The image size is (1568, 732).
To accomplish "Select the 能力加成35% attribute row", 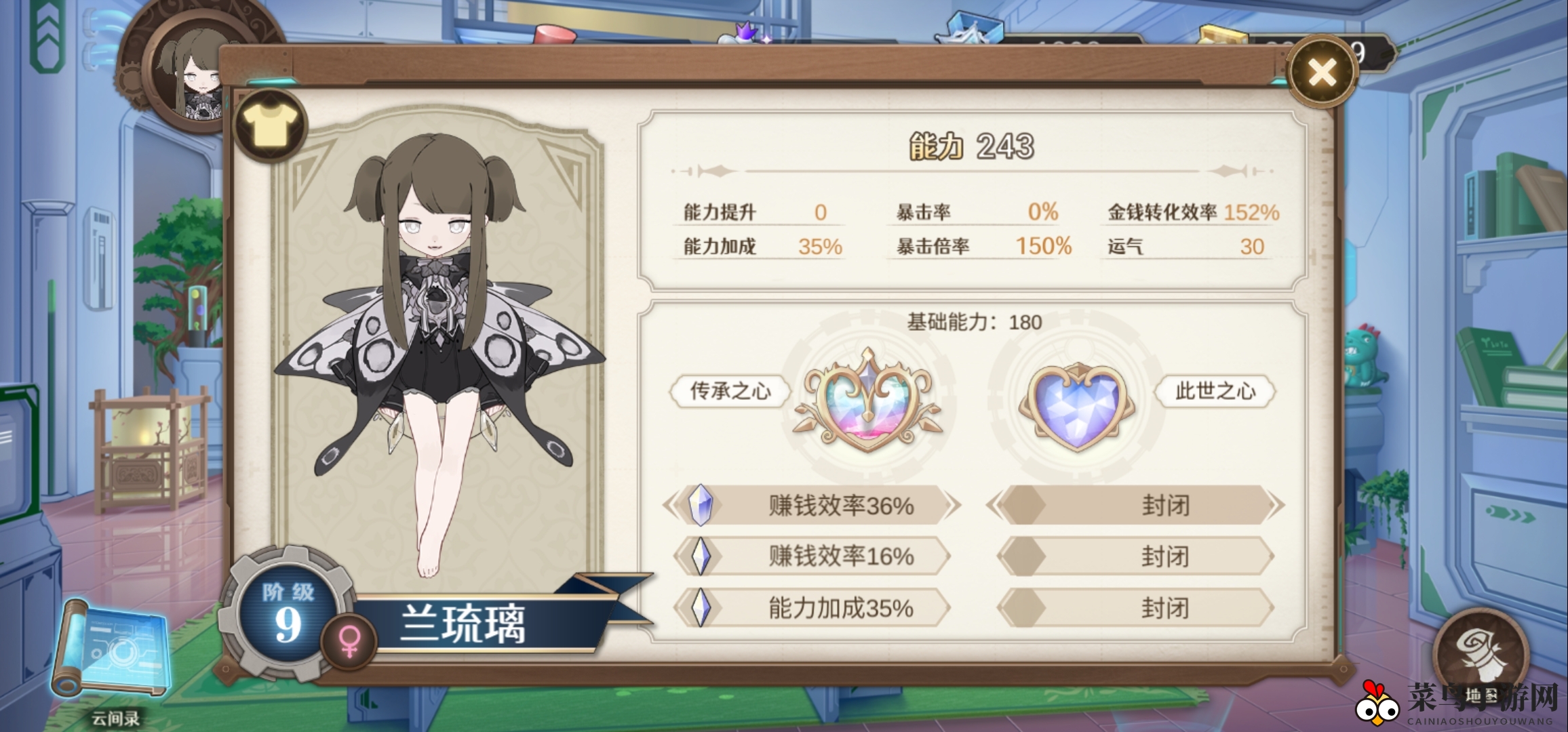I will [812, 608].
